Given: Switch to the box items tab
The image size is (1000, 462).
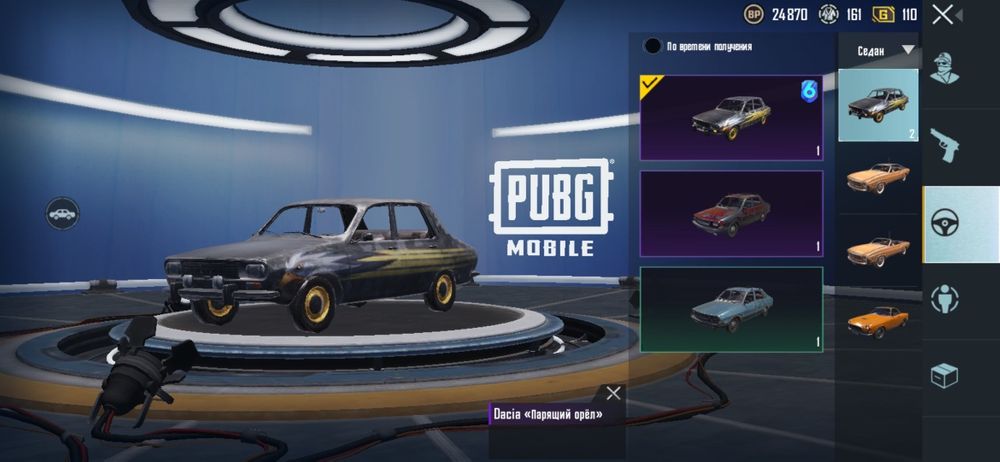Looking at the screenshot, I should pos(945,375).
